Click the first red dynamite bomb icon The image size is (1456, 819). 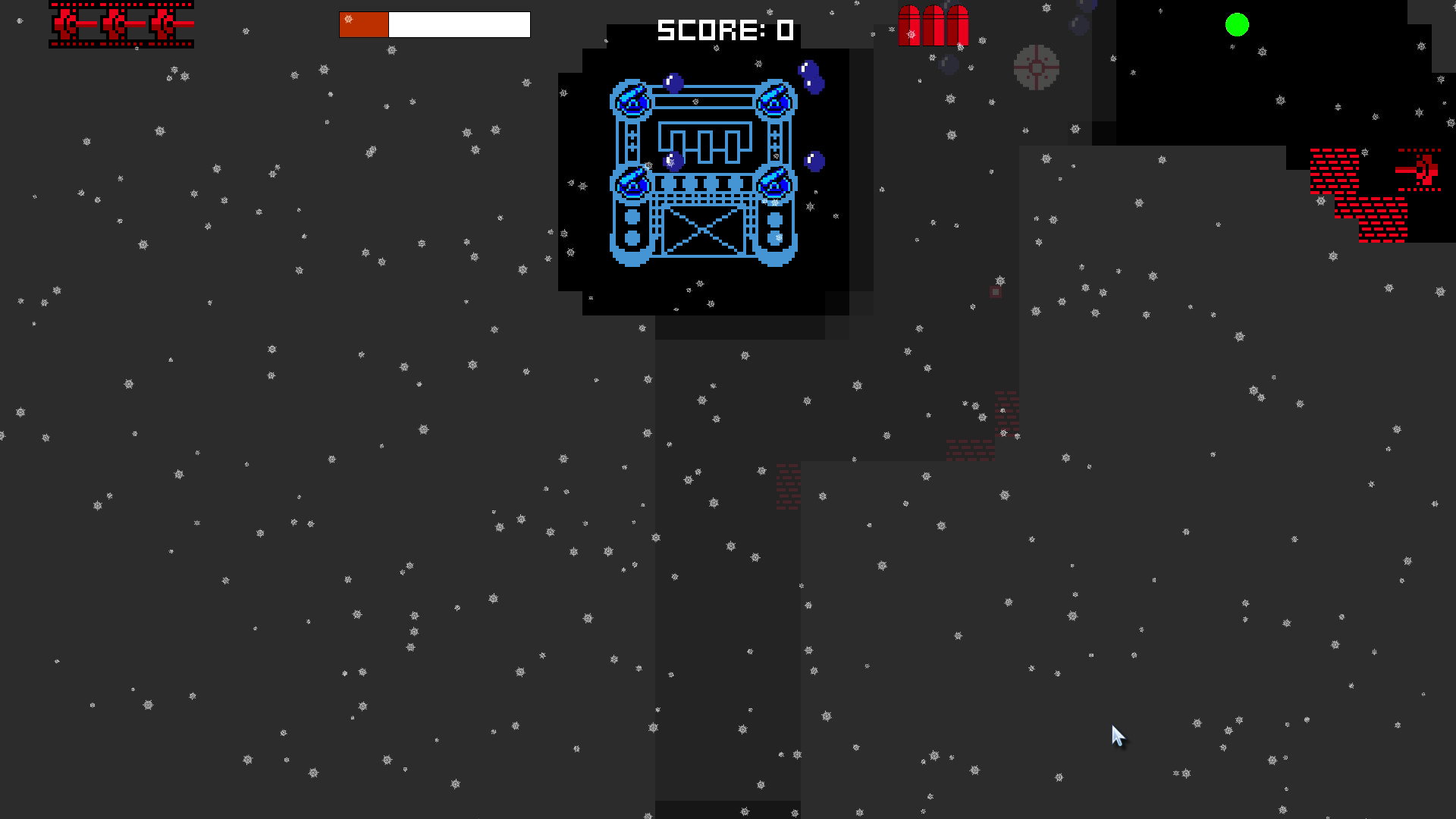(x=909, y=24)
